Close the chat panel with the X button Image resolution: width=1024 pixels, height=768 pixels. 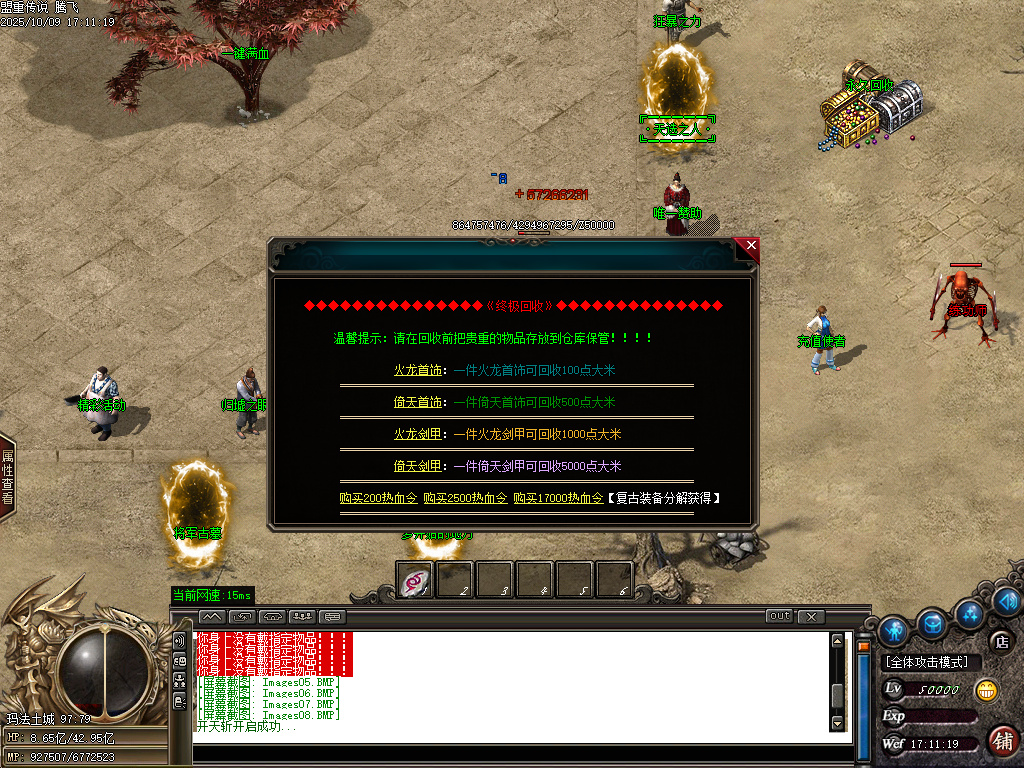coord(811,616)
